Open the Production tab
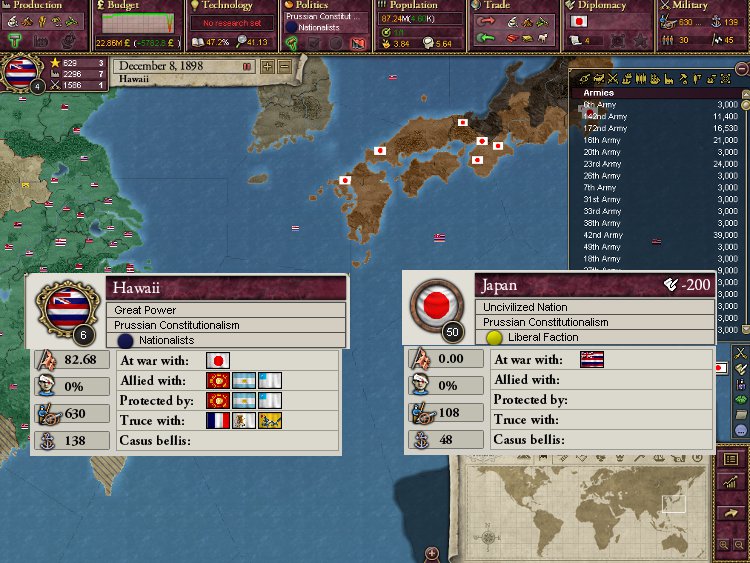The image size is (750, 563). tap(40, 6)
